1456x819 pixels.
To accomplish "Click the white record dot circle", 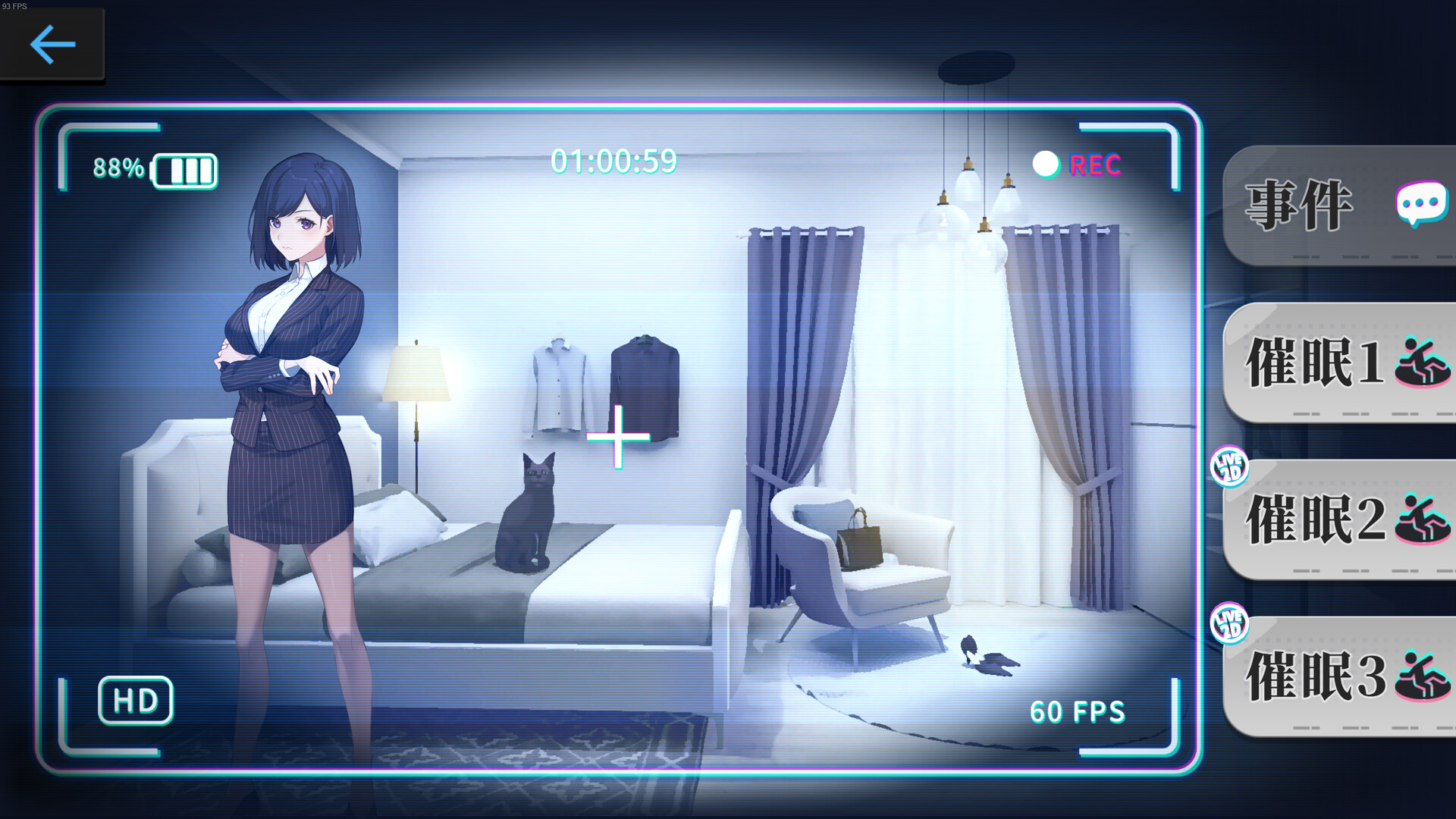I will click(1046, 162).
